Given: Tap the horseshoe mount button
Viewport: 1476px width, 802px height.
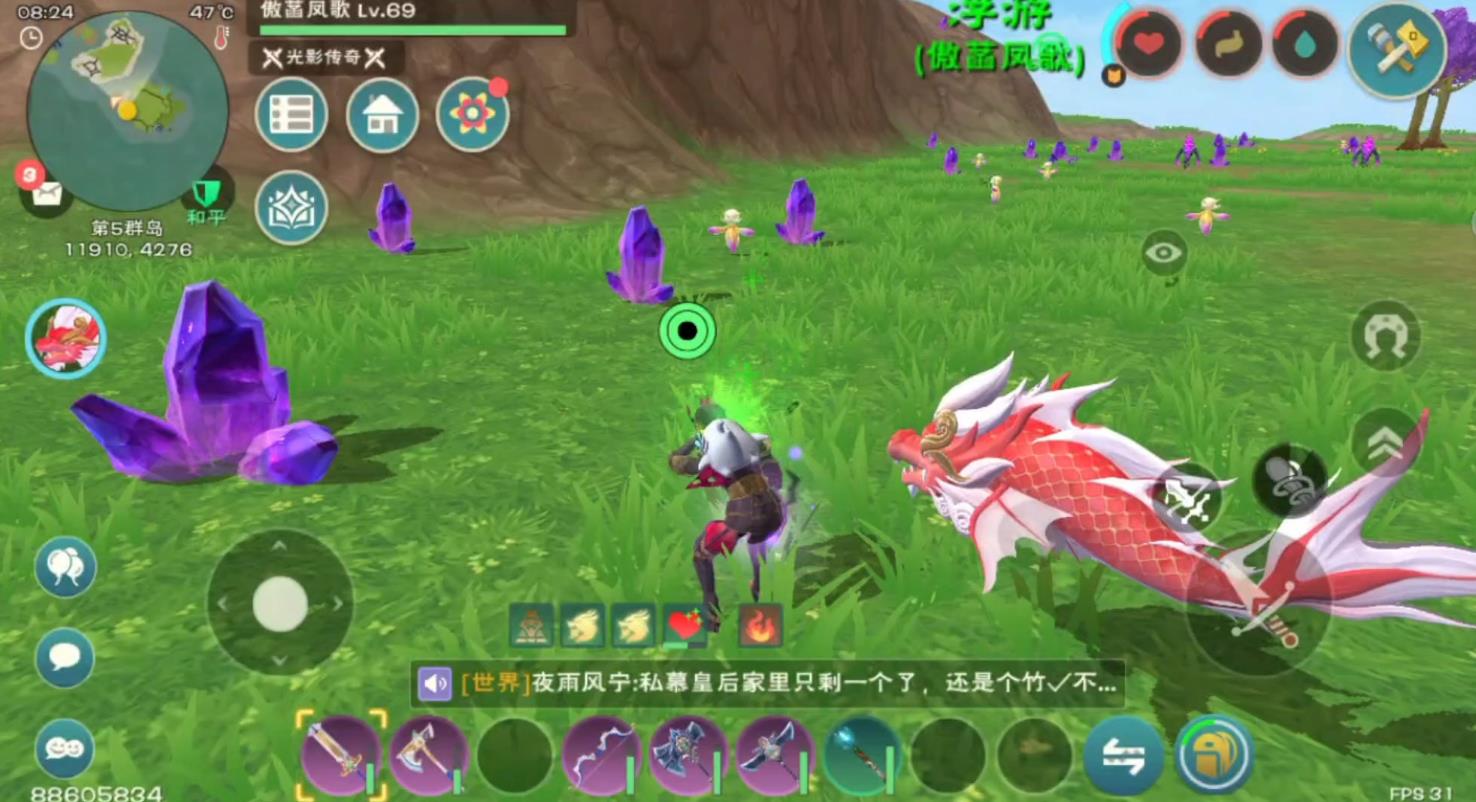Looking at the screenshot, I should click(1385, 337).
